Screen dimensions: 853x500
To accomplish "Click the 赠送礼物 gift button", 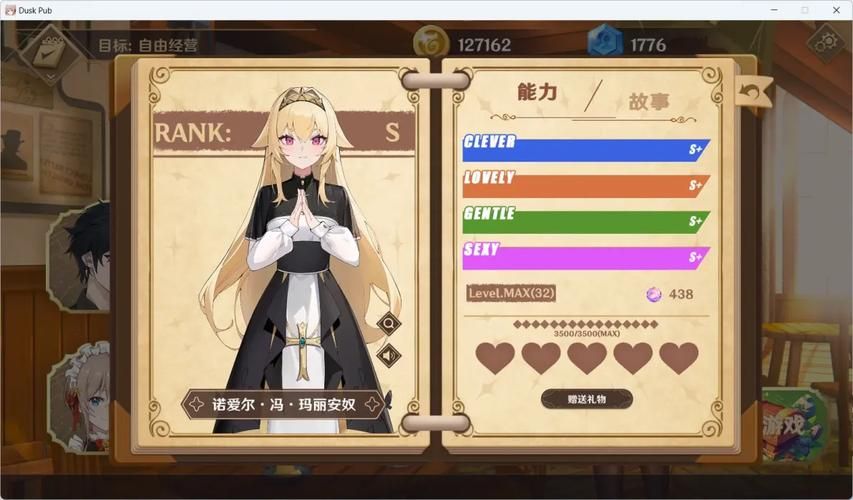I will tap(586, 399).
